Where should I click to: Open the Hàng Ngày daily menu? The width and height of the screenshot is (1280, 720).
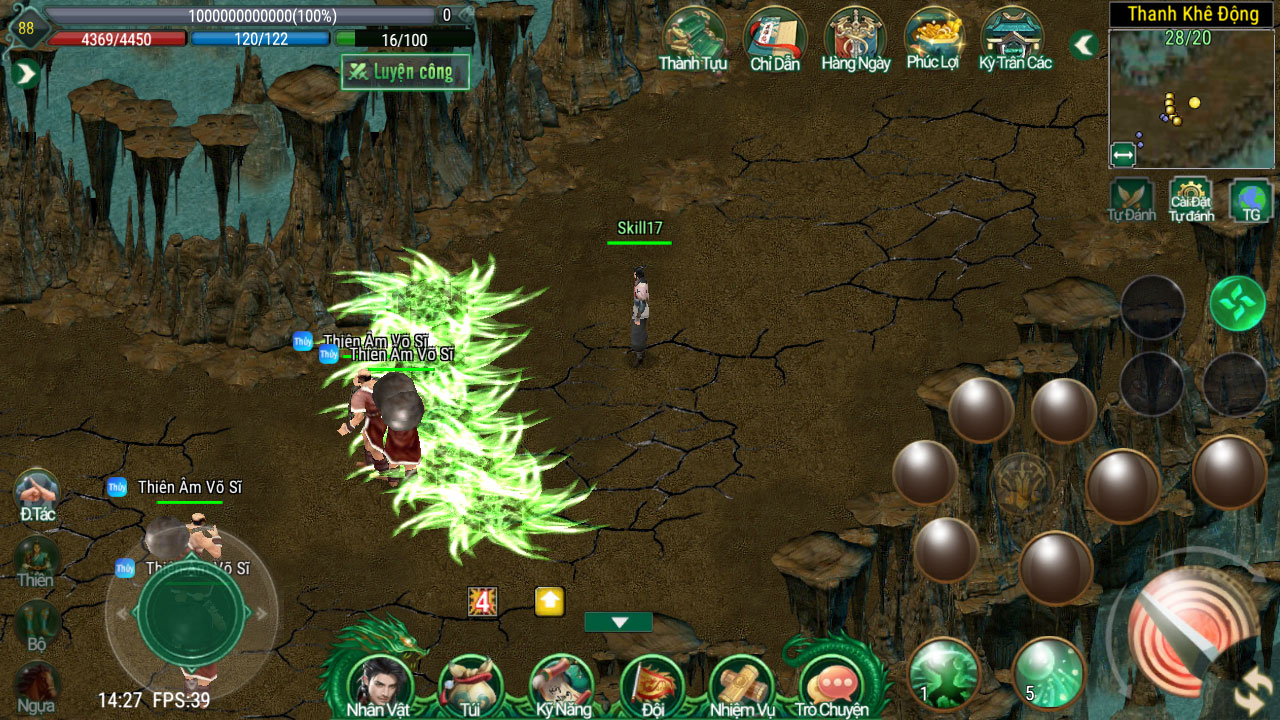855,38
